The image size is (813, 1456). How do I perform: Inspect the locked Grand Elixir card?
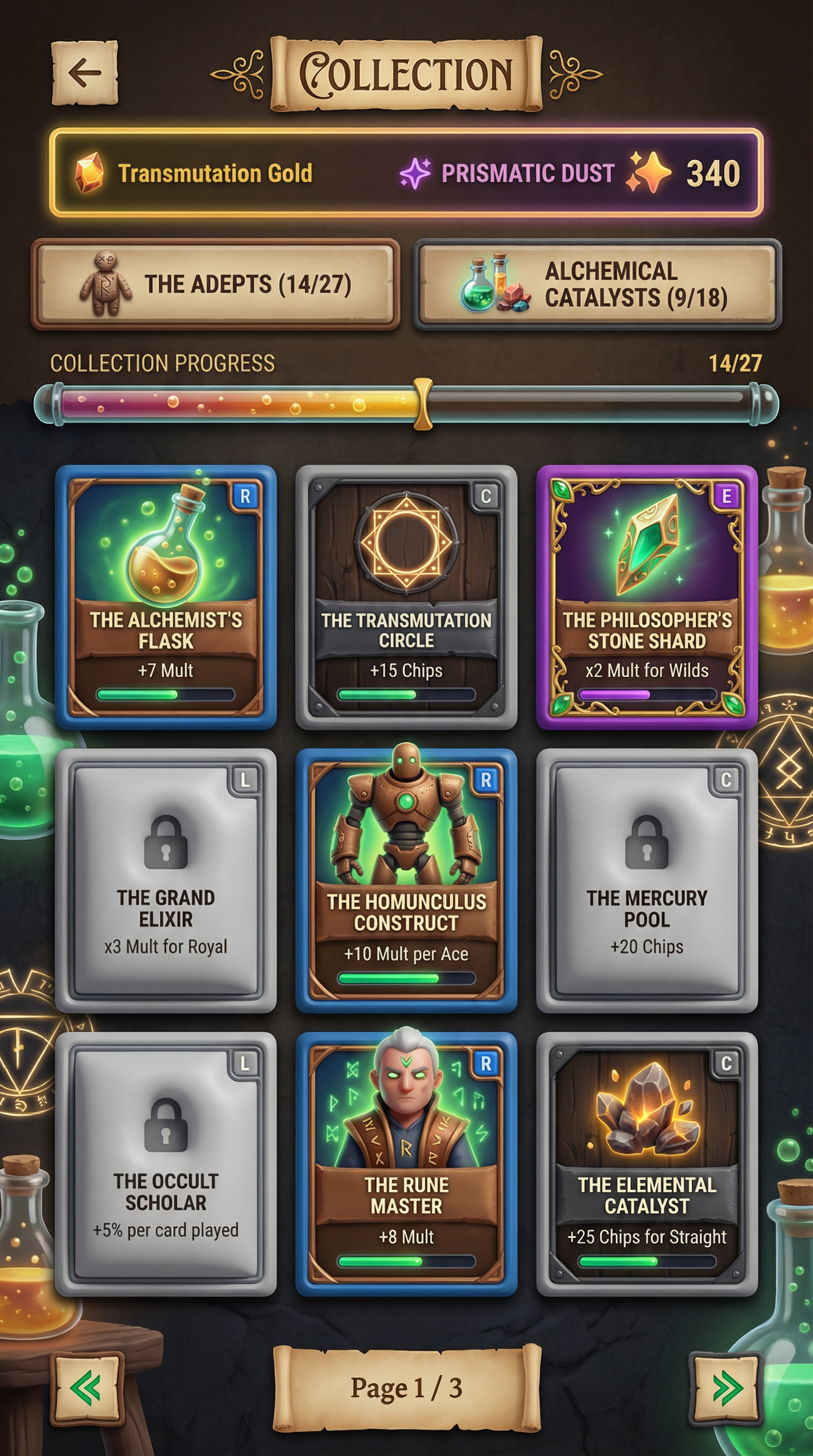(x=166, y=880)
